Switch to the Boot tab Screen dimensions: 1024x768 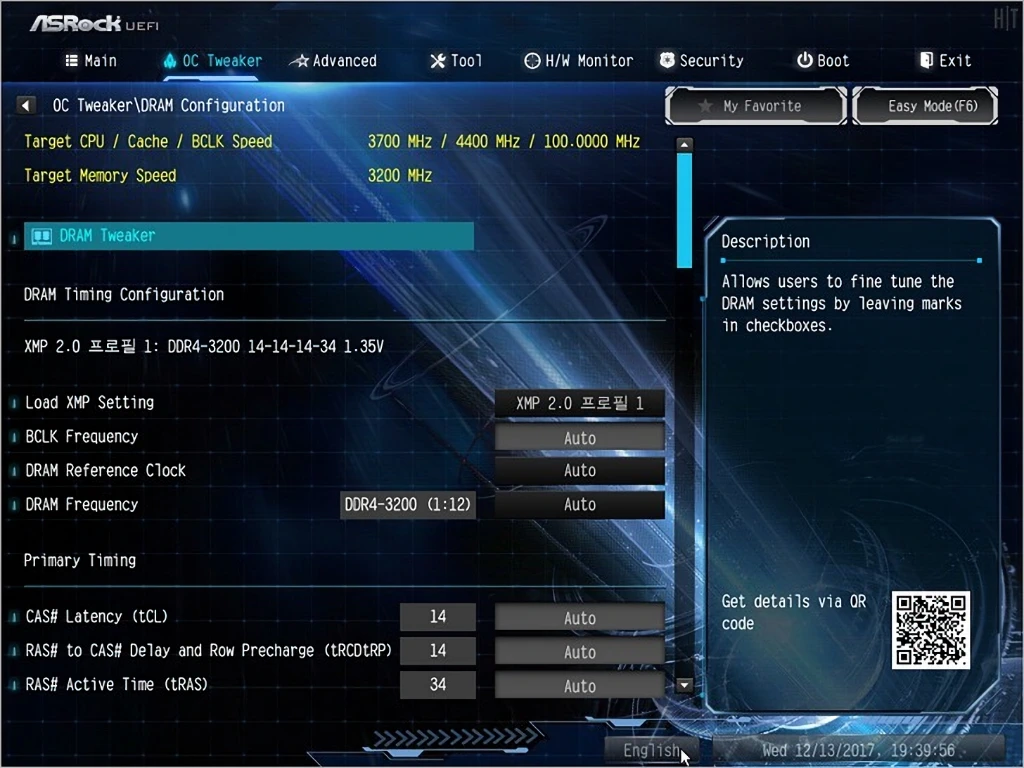(x=823, y=61)
